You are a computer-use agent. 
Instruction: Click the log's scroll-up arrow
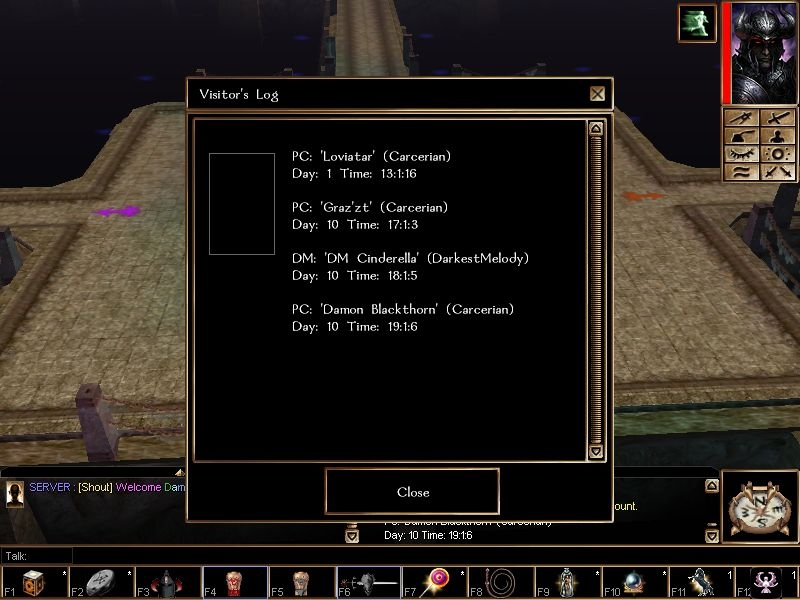tap(596, 128)
